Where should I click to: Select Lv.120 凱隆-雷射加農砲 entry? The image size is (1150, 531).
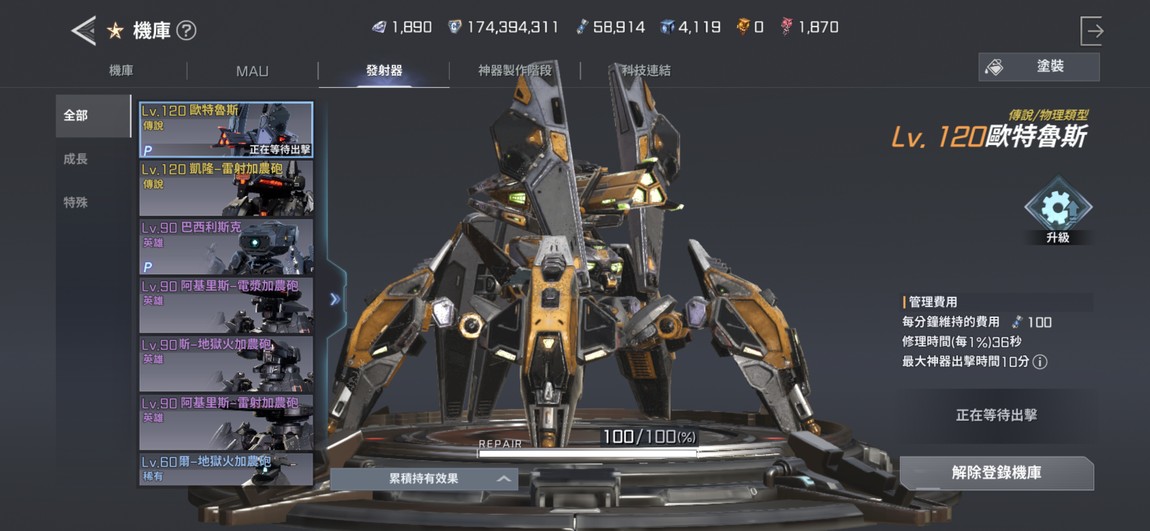pos(226,188)
